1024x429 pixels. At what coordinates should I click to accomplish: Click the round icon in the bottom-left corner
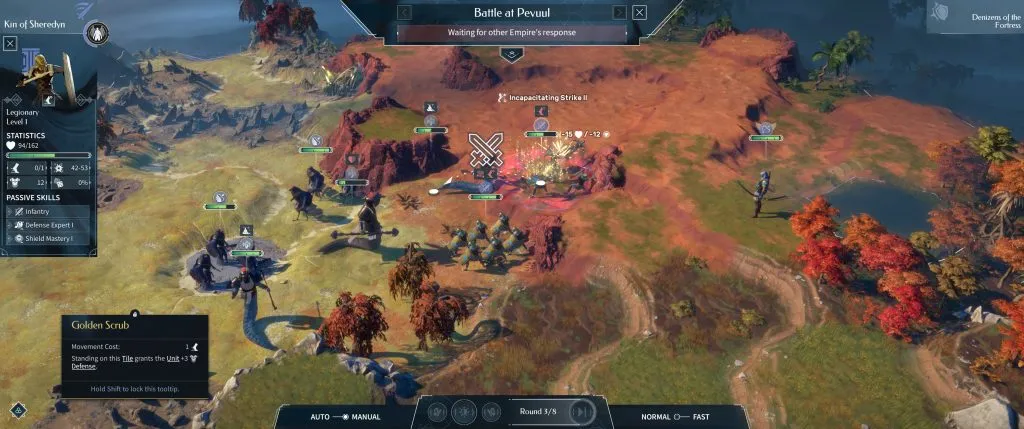(18, 409)
